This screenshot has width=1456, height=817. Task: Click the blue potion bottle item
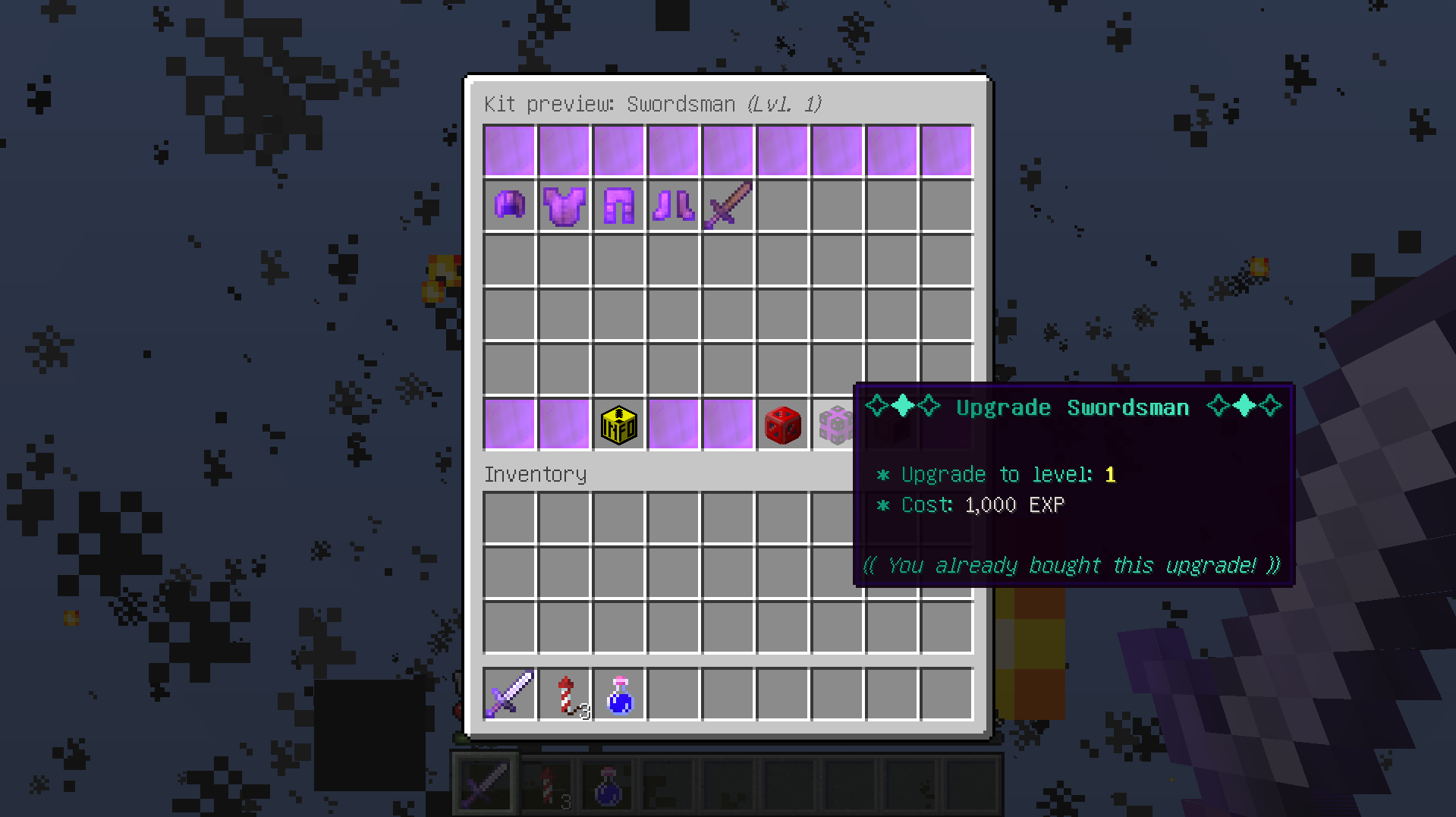(618, 693)
